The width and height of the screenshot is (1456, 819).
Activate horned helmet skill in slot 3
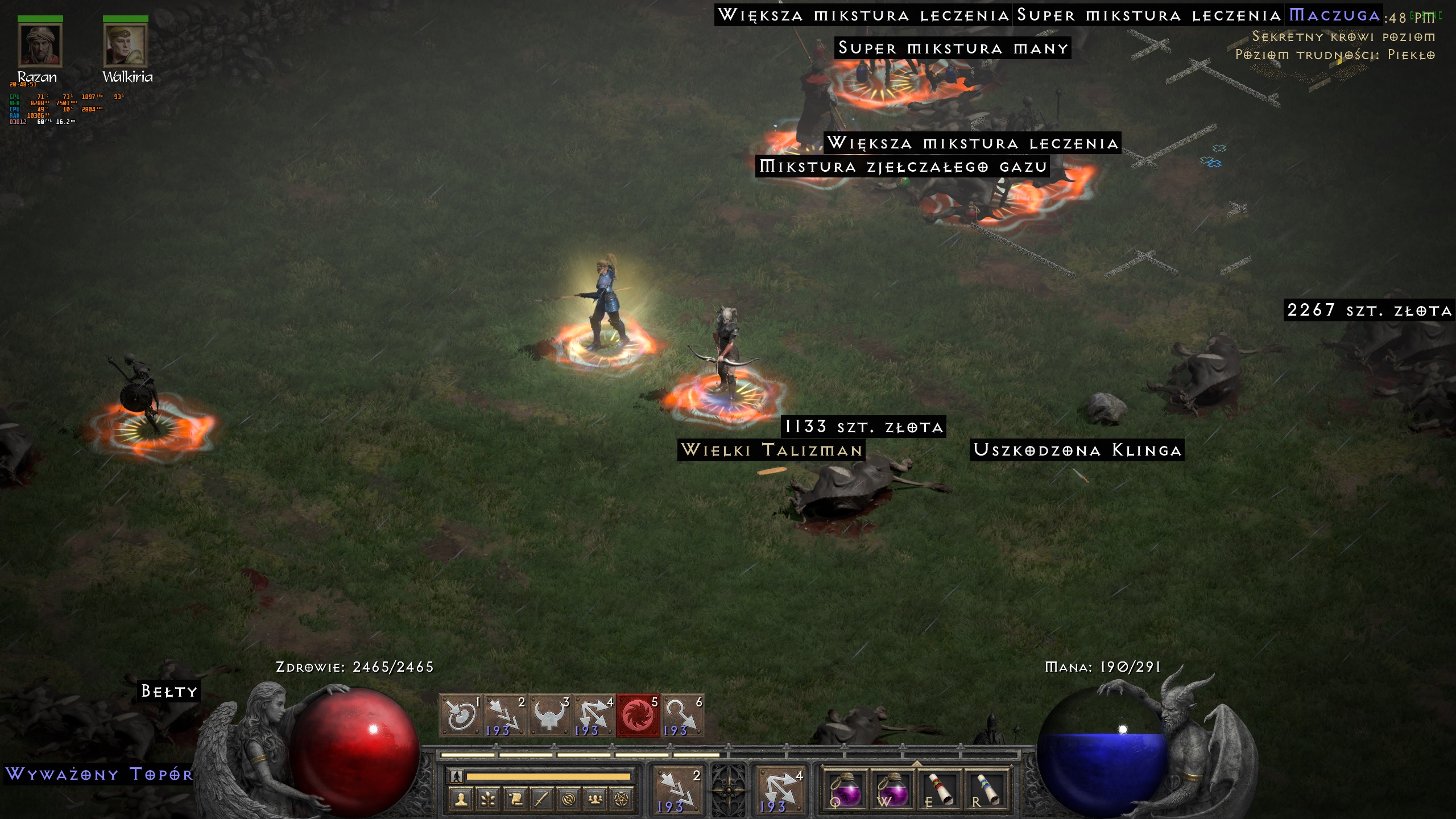(x=549, y=715)
